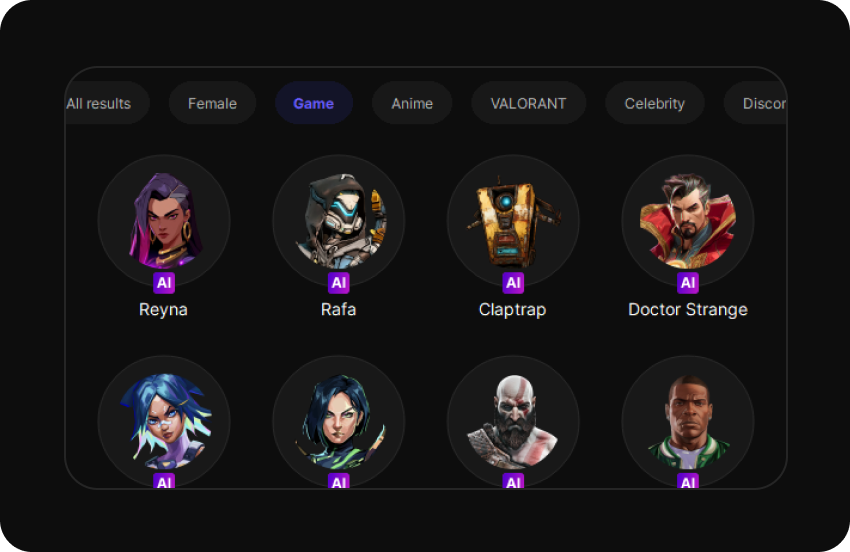Filter voices by VALORANT
This screenshot has width=850, height=552.
(528, 103)
